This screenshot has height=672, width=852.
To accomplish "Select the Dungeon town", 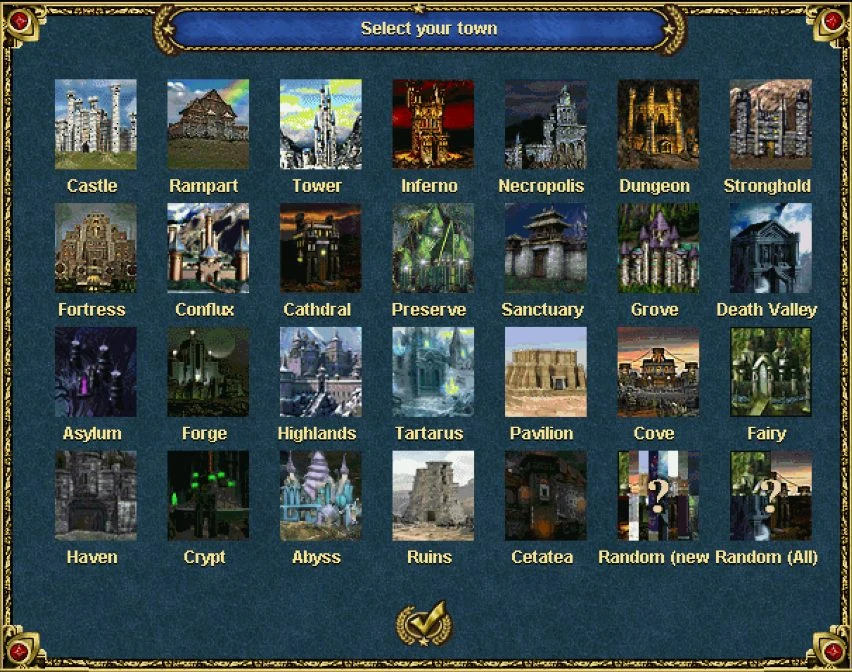I will pos(658,124).
